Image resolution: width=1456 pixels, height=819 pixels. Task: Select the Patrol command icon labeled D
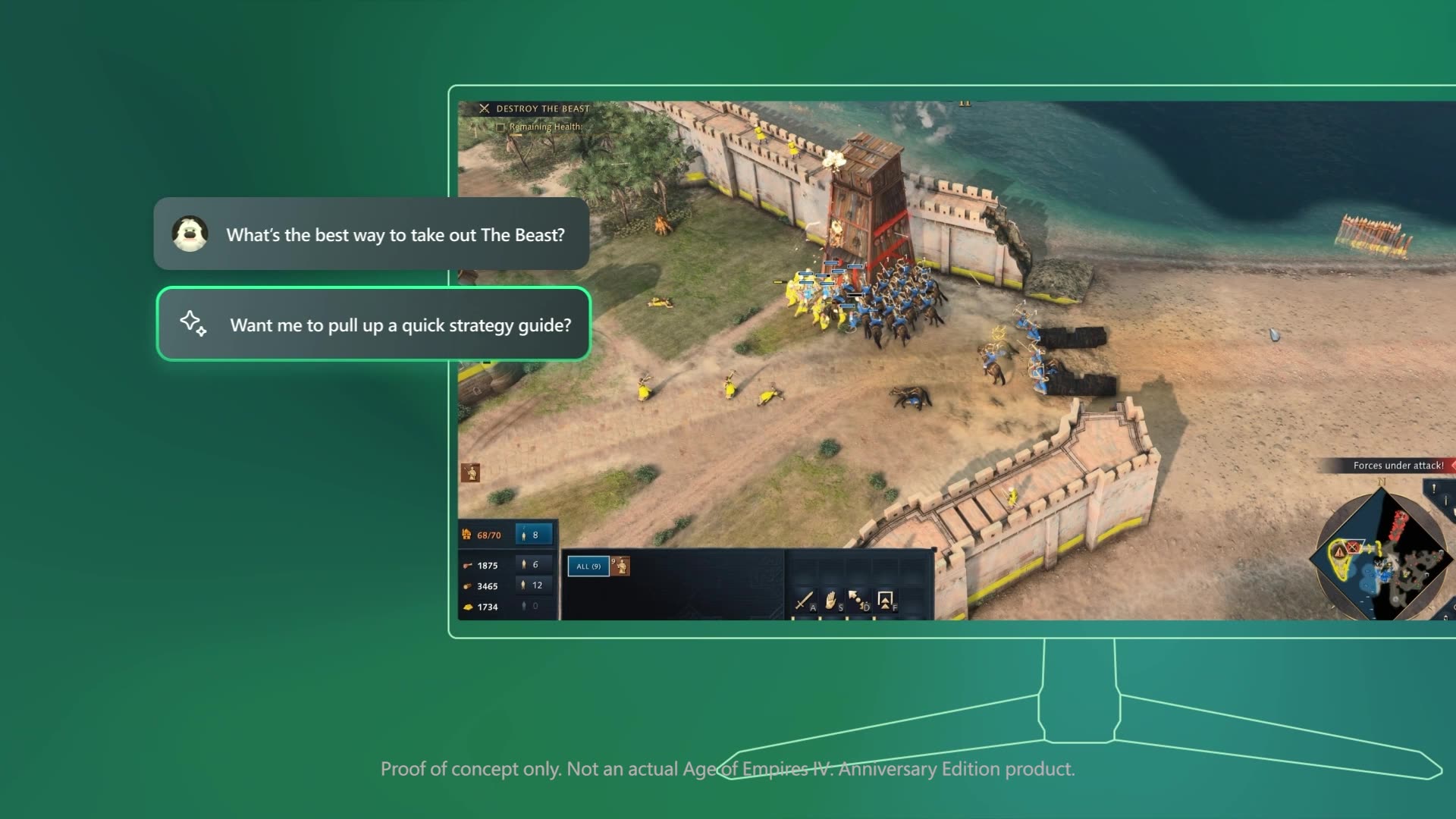pos(857,600)
